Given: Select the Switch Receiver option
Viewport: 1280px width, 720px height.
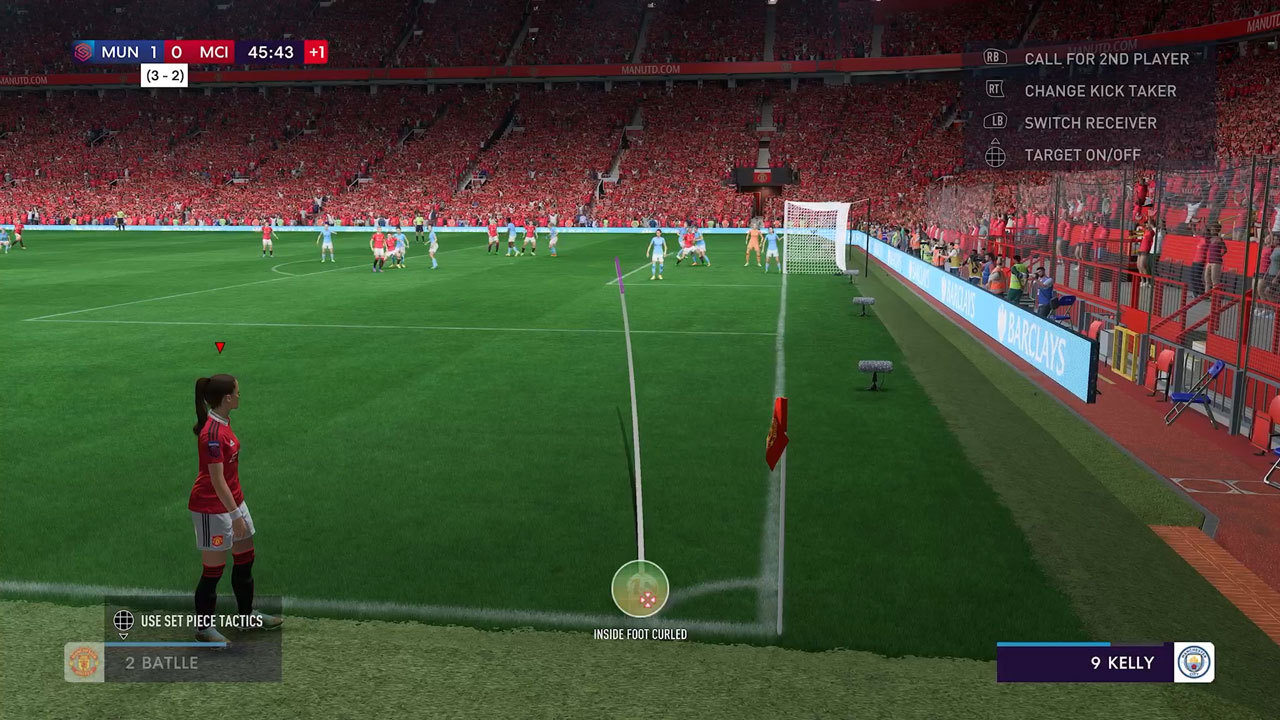Looking at the screenshot, I should pos(1089,123).
